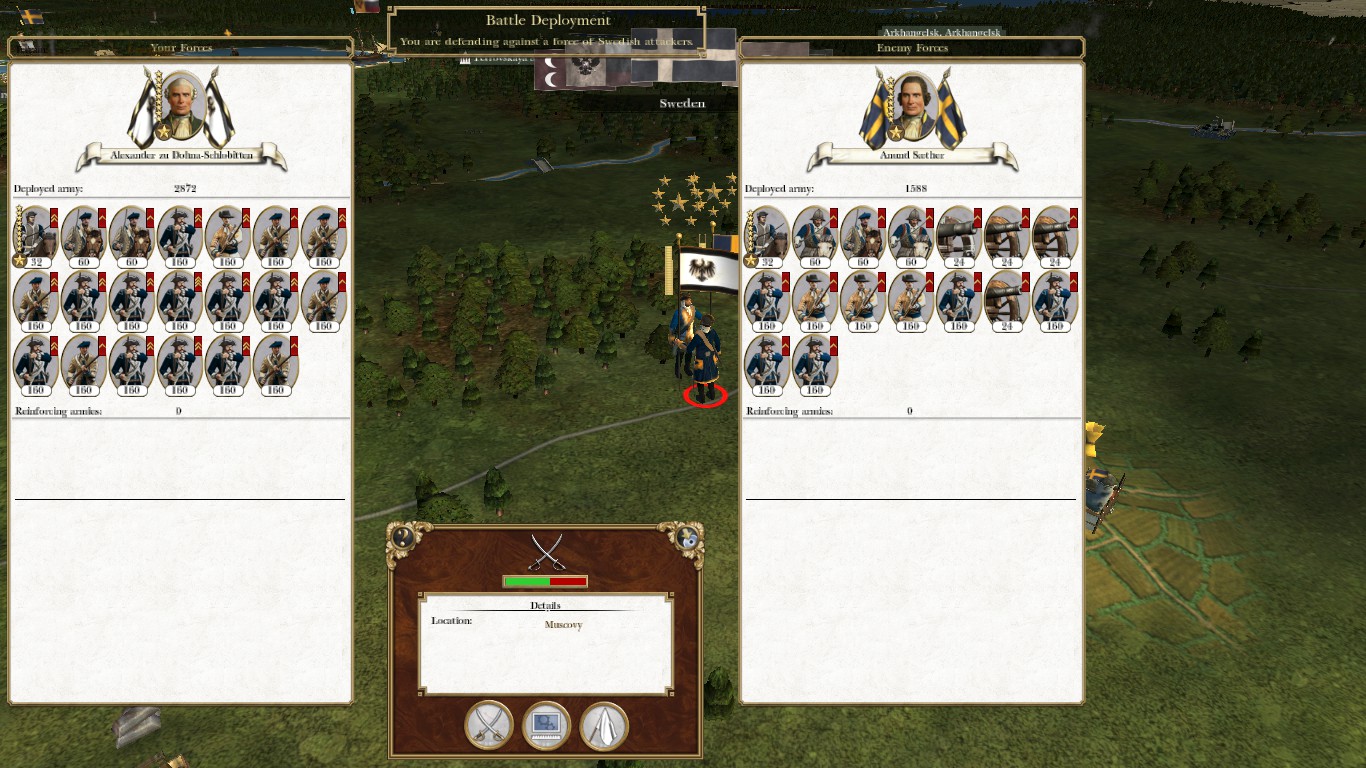This screenshot has height=768, width=1366.
Task: Retreat using the white flag button
Action: 604,725
